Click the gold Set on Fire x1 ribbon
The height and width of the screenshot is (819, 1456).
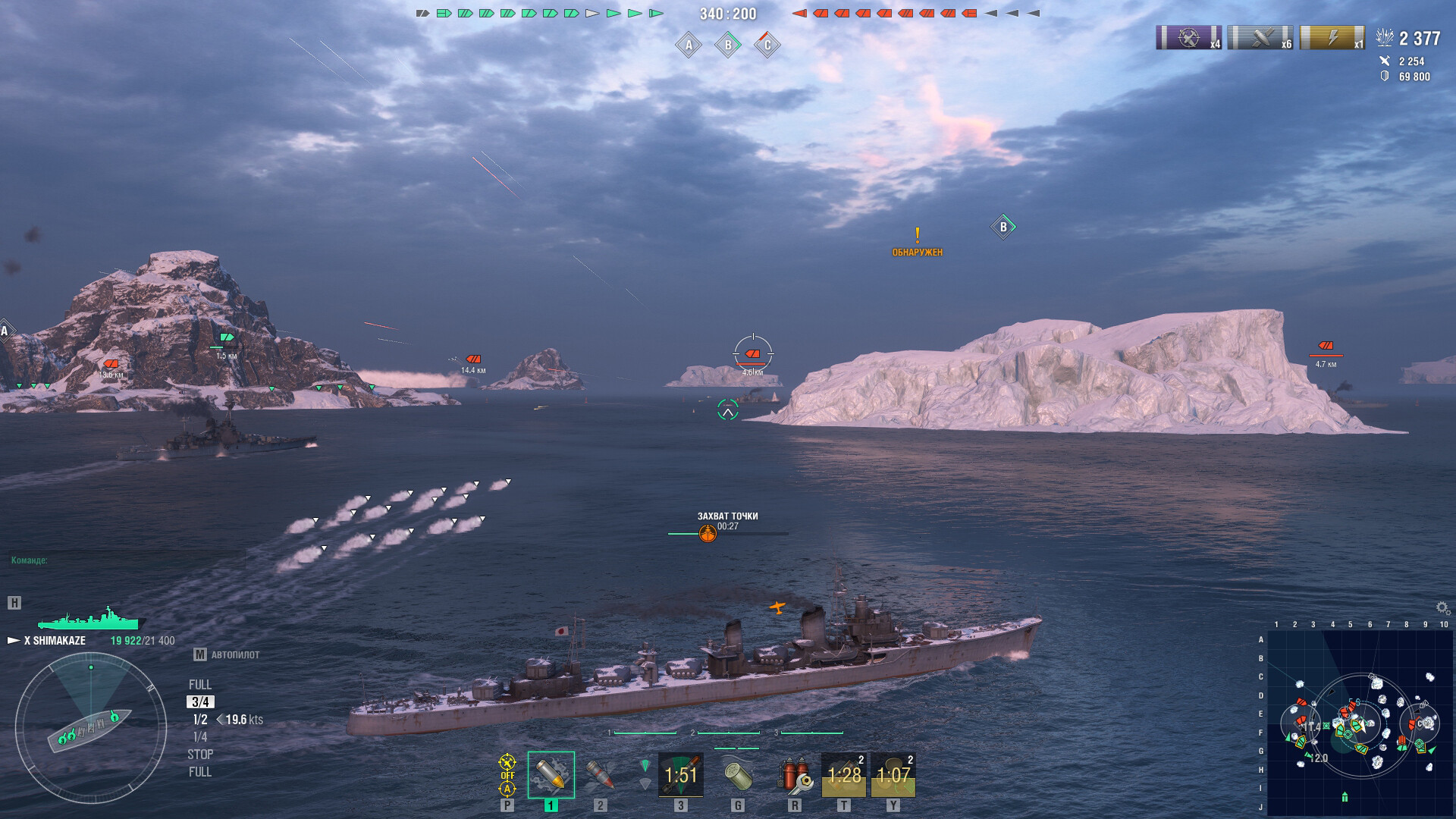(1332, 38)
